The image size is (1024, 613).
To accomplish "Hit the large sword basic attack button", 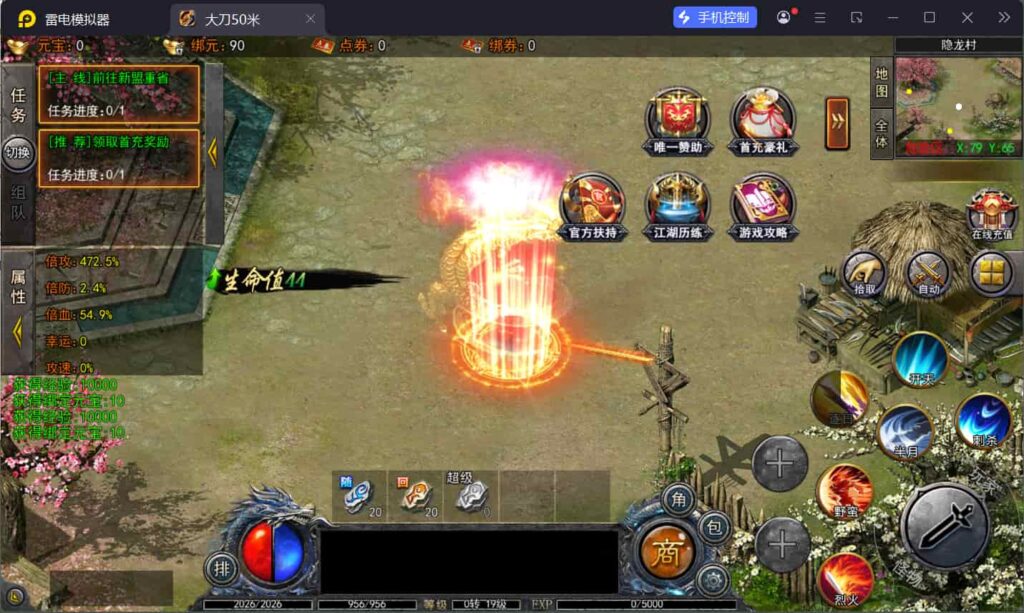I will tap(945, 525).
